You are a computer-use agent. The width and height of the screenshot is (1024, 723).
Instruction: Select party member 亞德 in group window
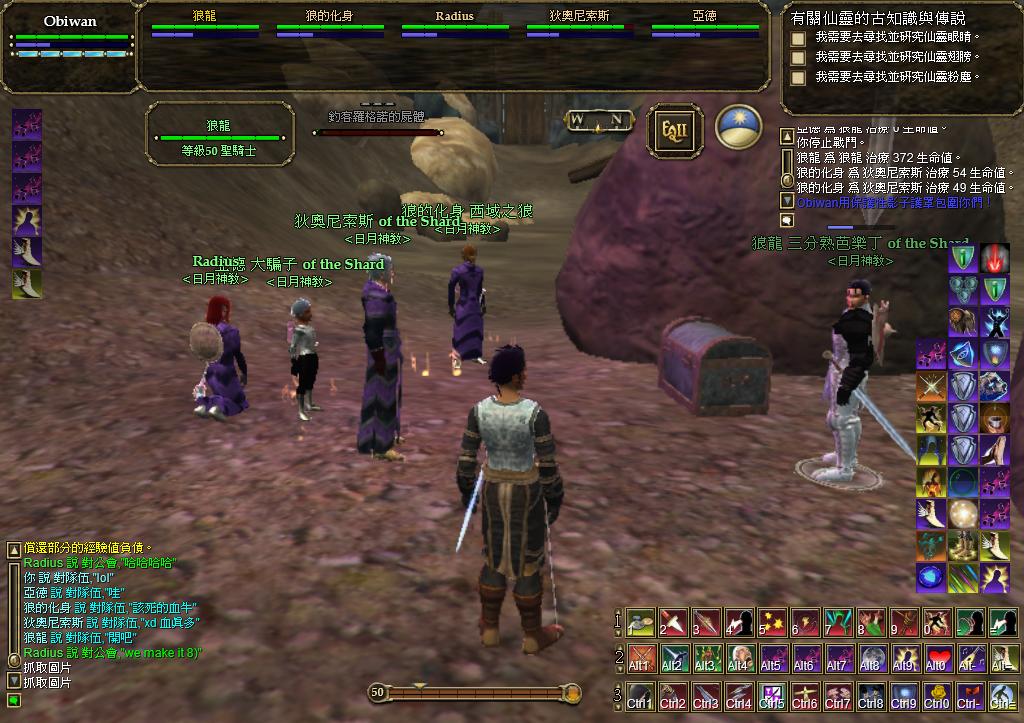tap(704, 24)
